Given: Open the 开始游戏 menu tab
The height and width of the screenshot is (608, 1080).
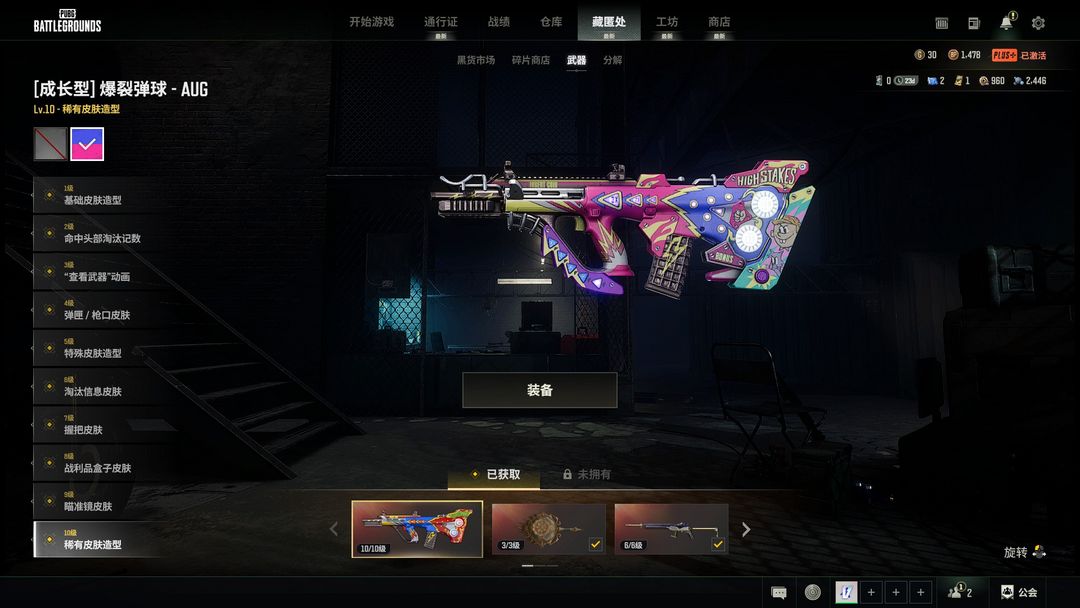Looking at the screenshot, I should pyautogui.click(x=371, y=22).
